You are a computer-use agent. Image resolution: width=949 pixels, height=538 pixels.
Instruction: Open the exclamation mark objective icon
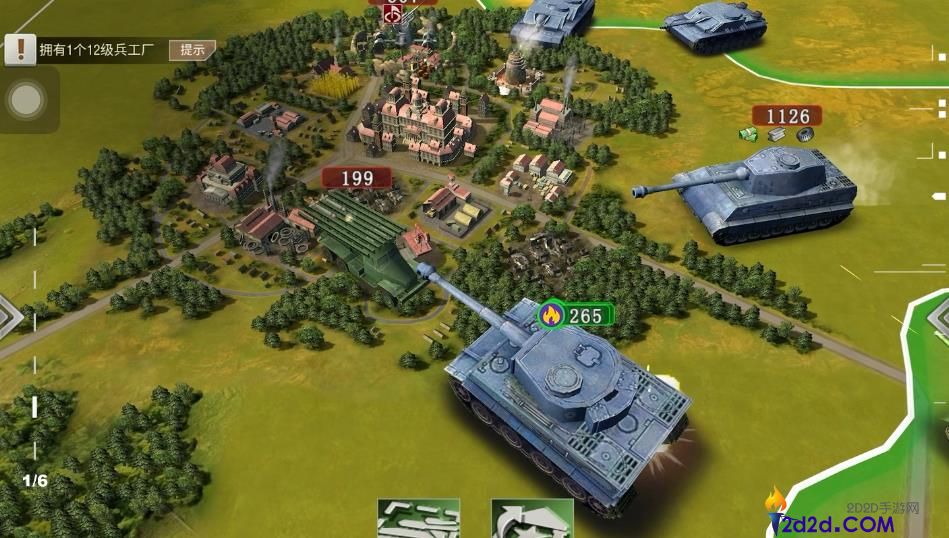click(x=19, y=48)
